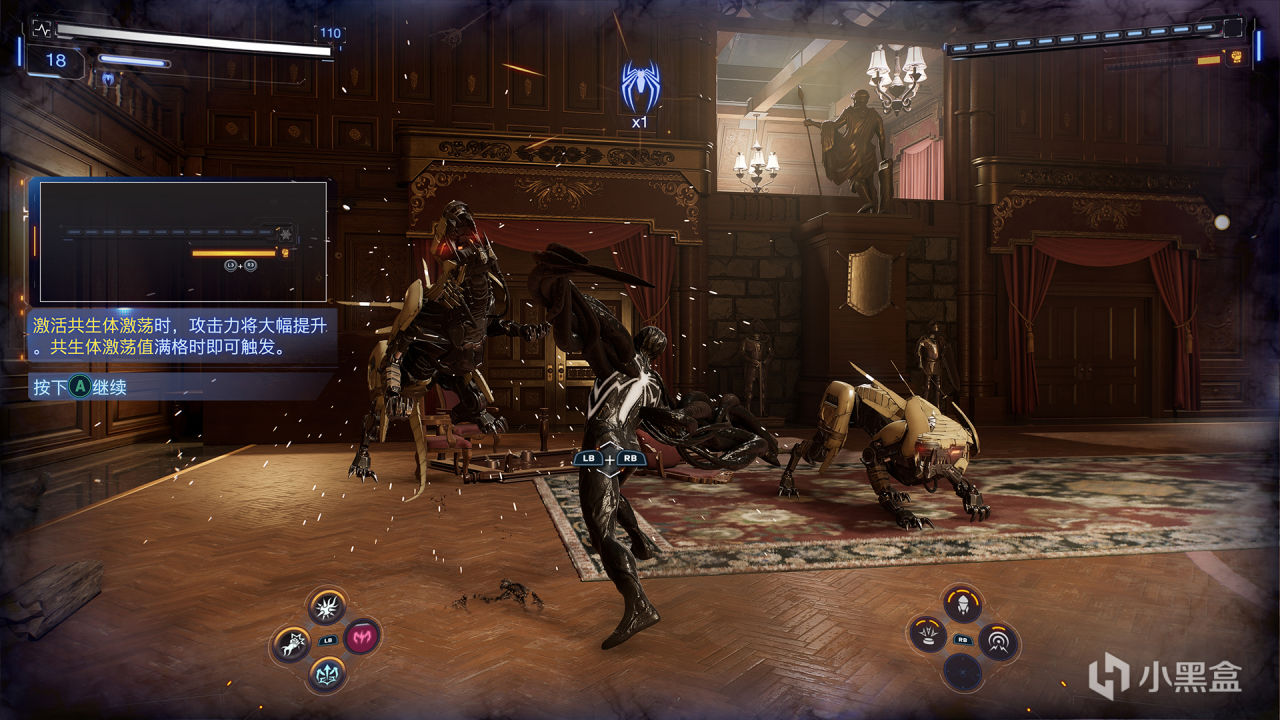
Task: Choose the web-shooter gadget icon
Action: coord(963,604)
